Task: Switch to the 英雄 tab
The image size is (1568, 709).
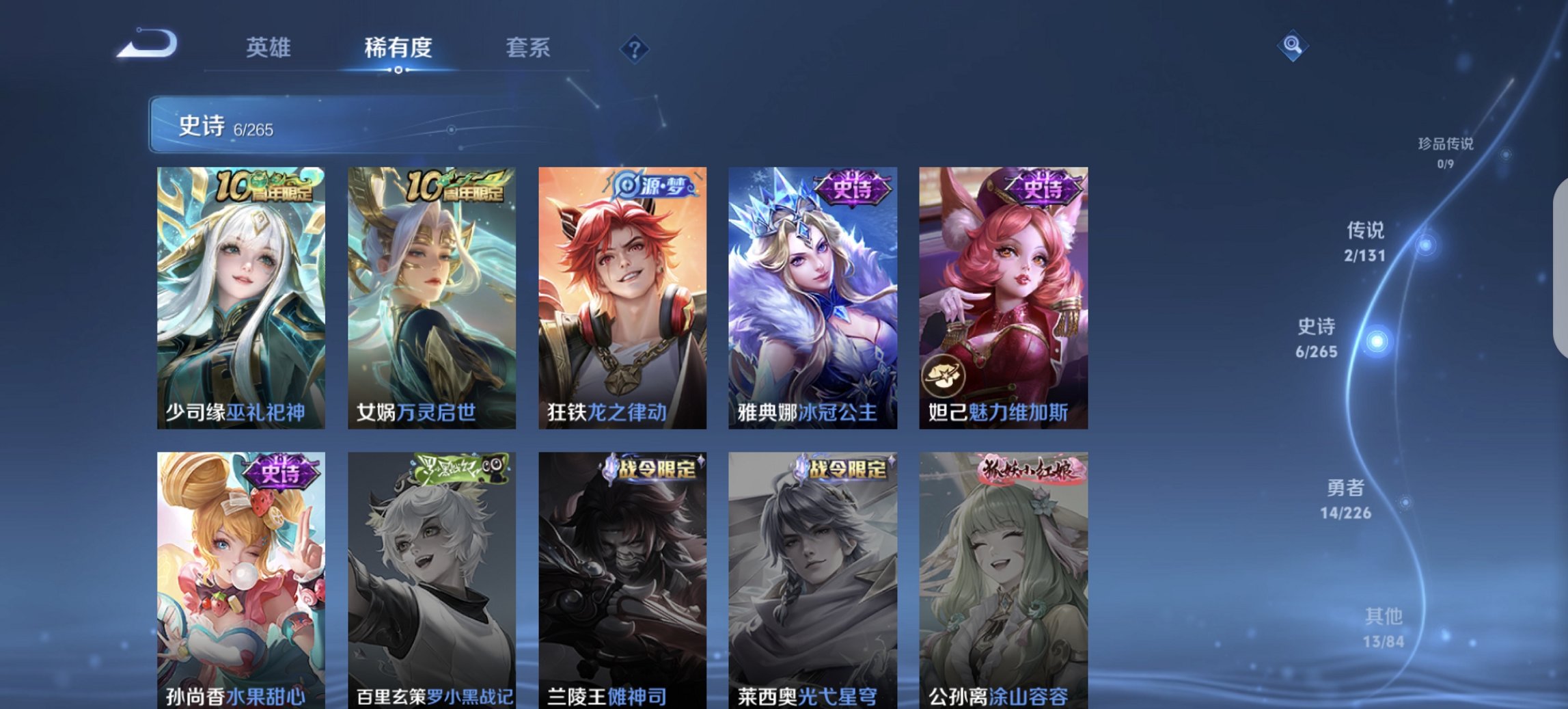Action: pos(269,48)
